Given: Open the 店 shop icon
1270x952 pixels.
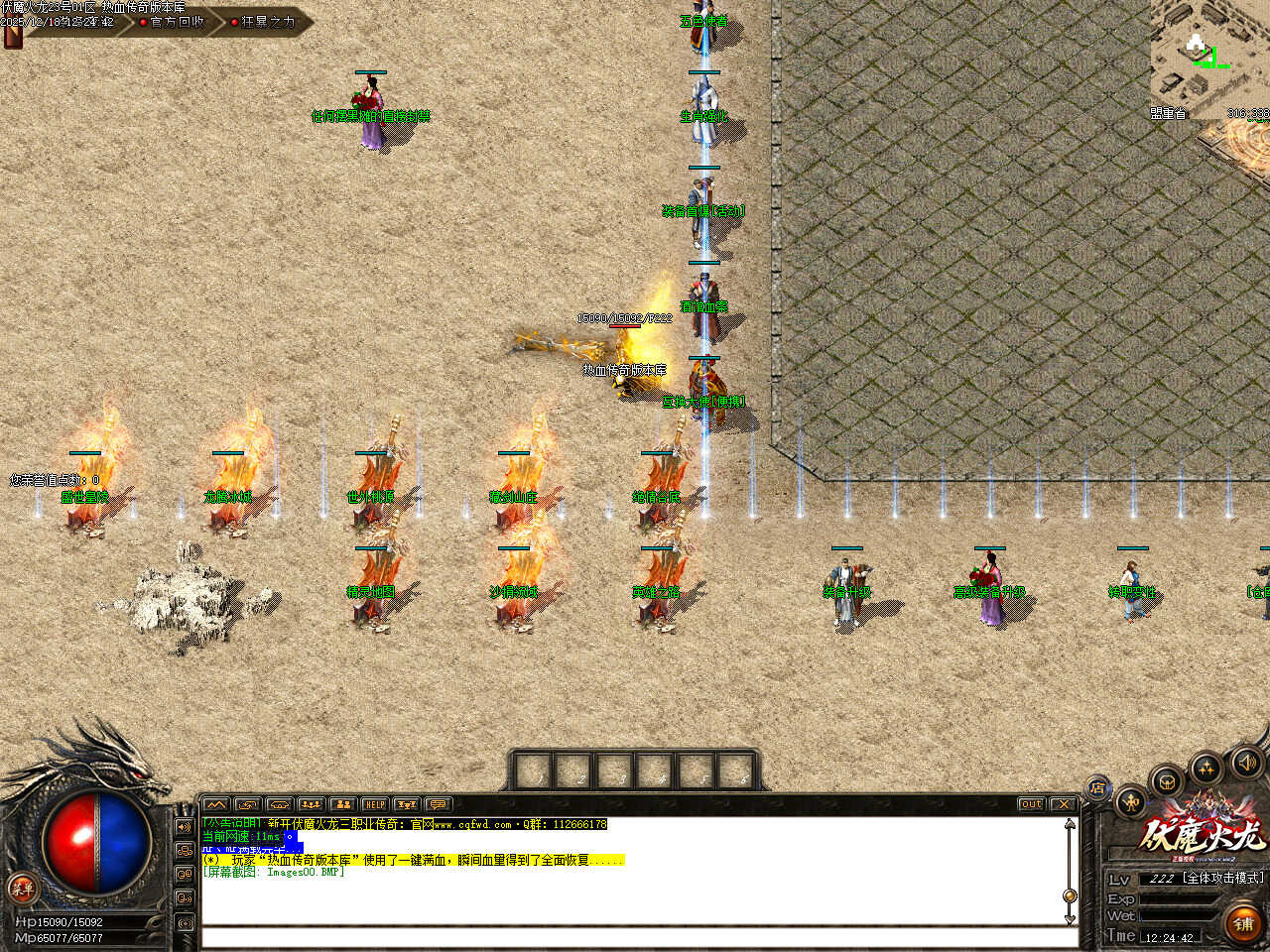Looking at the screenshot, I should [x=1097, y=789].
